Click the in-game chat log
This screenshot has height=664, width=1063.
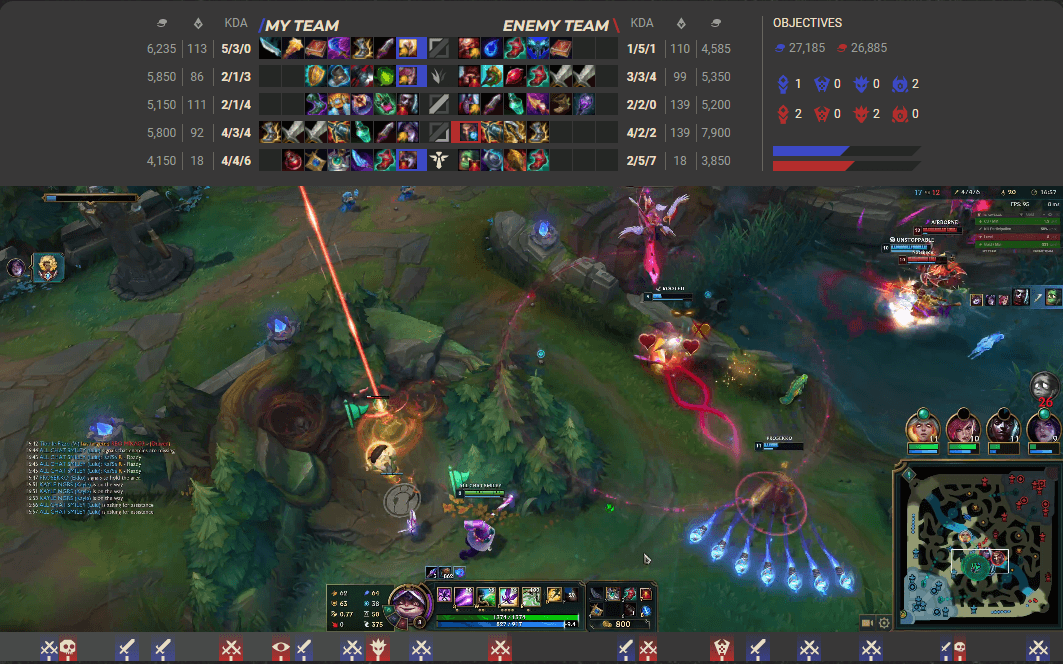(x=90, y=475)
